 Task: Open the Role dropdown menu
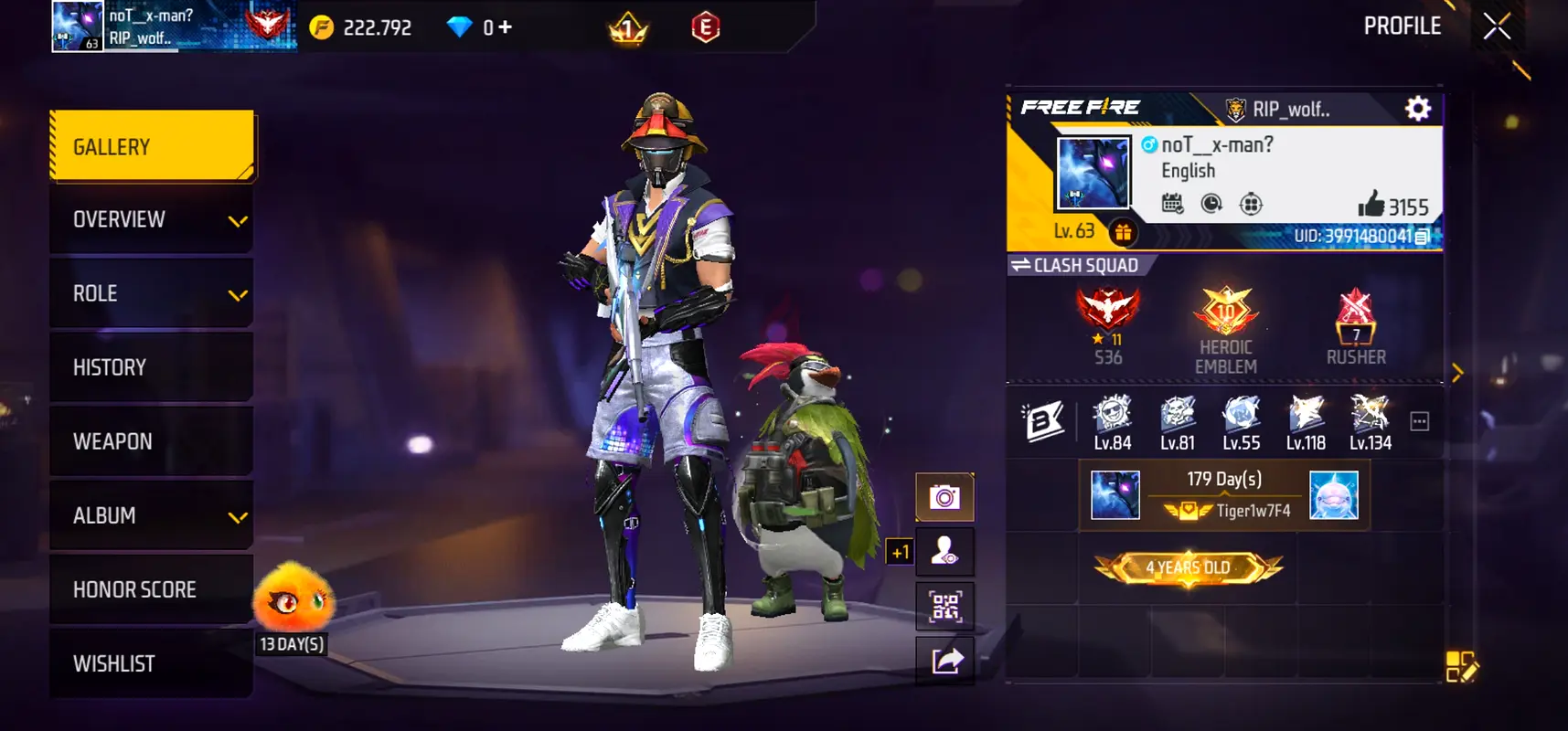(x=152, y=294)
